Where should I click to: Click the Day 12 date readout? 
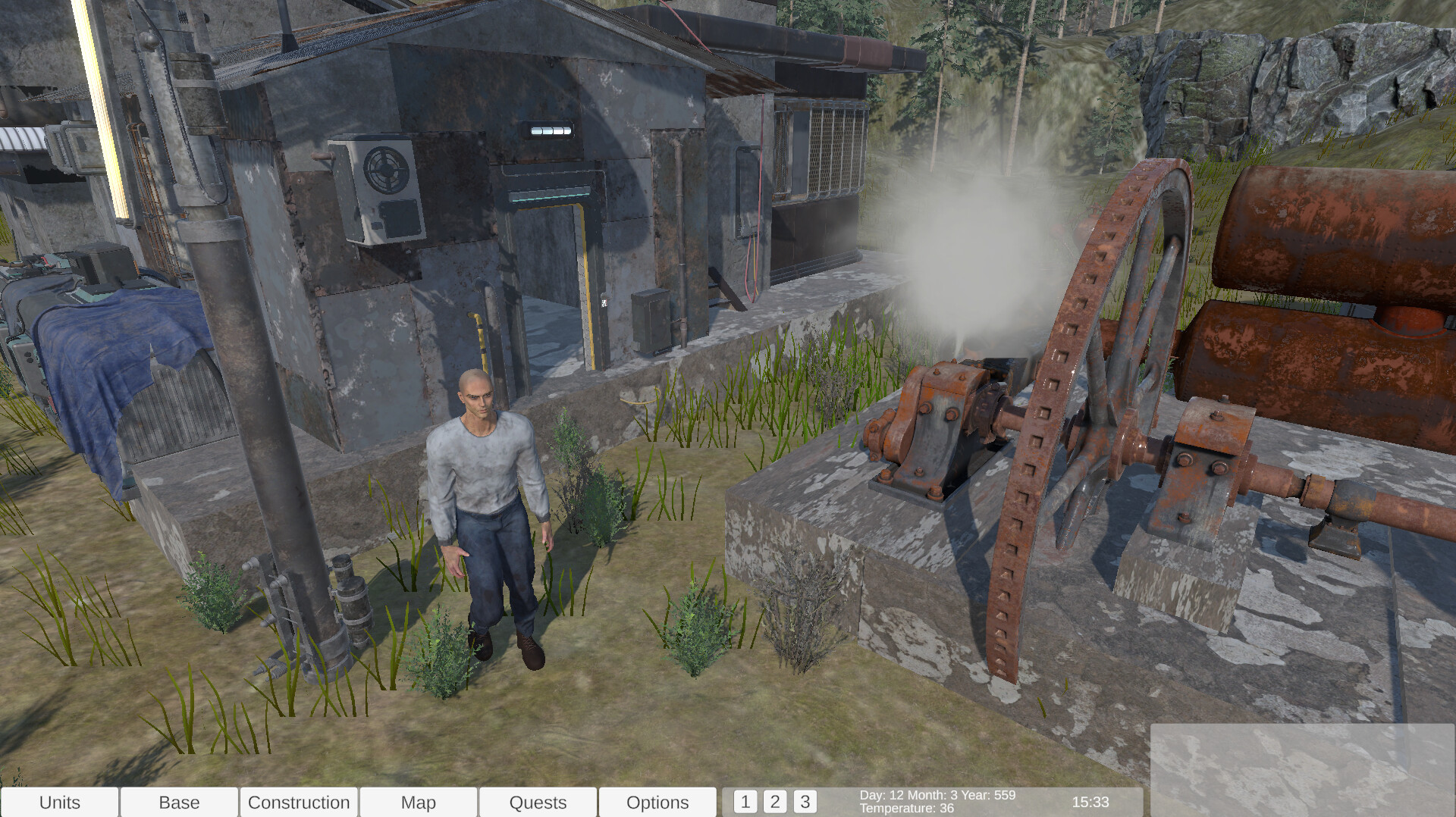tap(937, 796)
